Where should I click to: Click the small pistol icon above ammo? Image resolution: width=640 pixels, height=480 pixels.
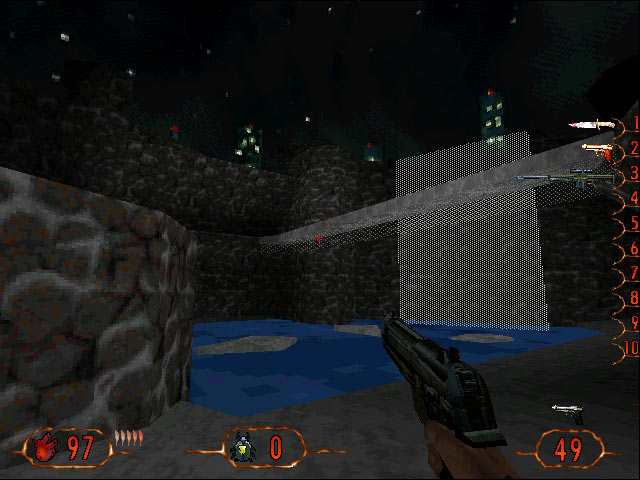pos(567,411)
